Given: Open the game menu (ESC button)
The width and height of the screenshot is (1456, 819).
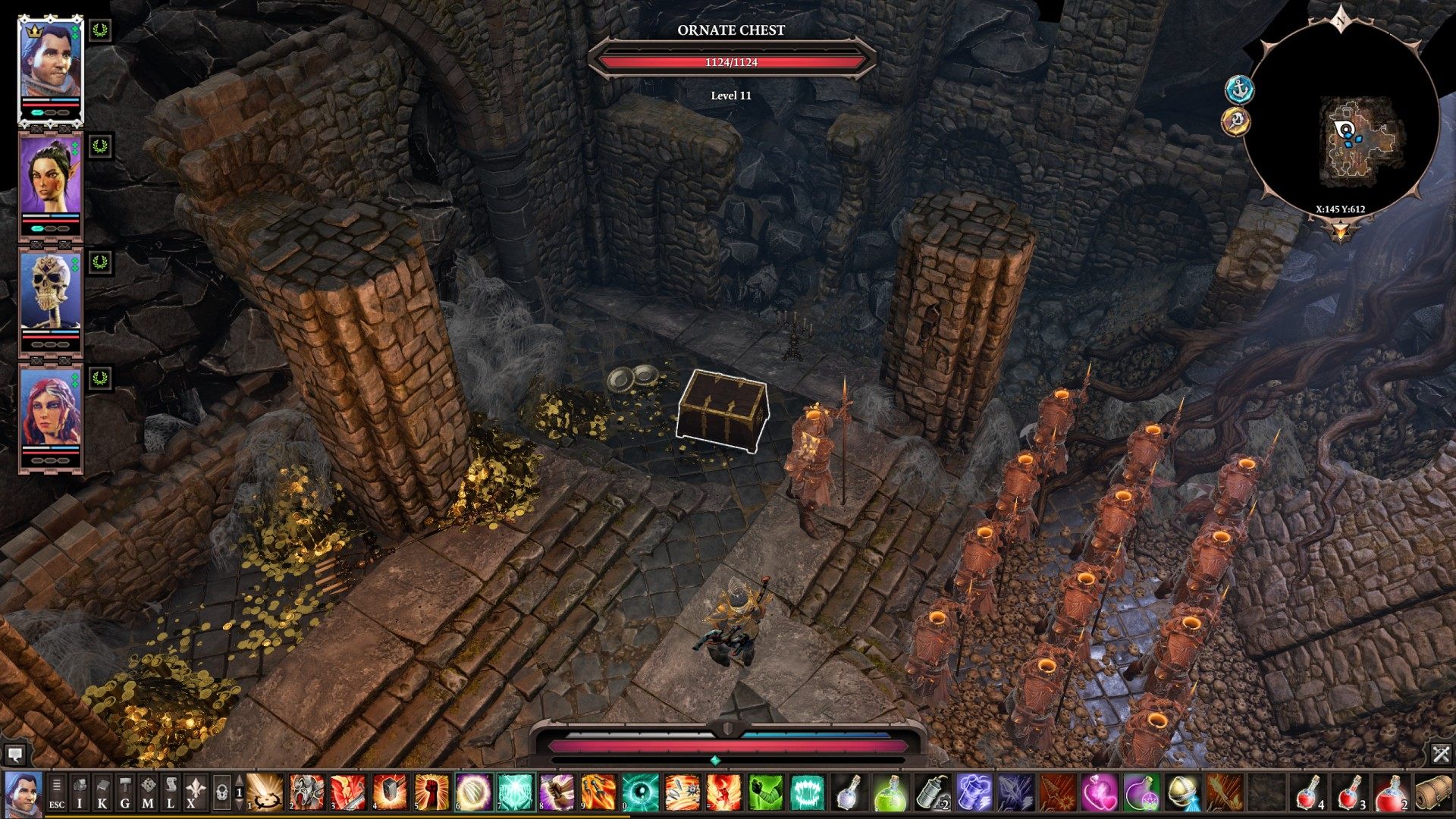Looking at the screenshot, I should pos(57,792).
